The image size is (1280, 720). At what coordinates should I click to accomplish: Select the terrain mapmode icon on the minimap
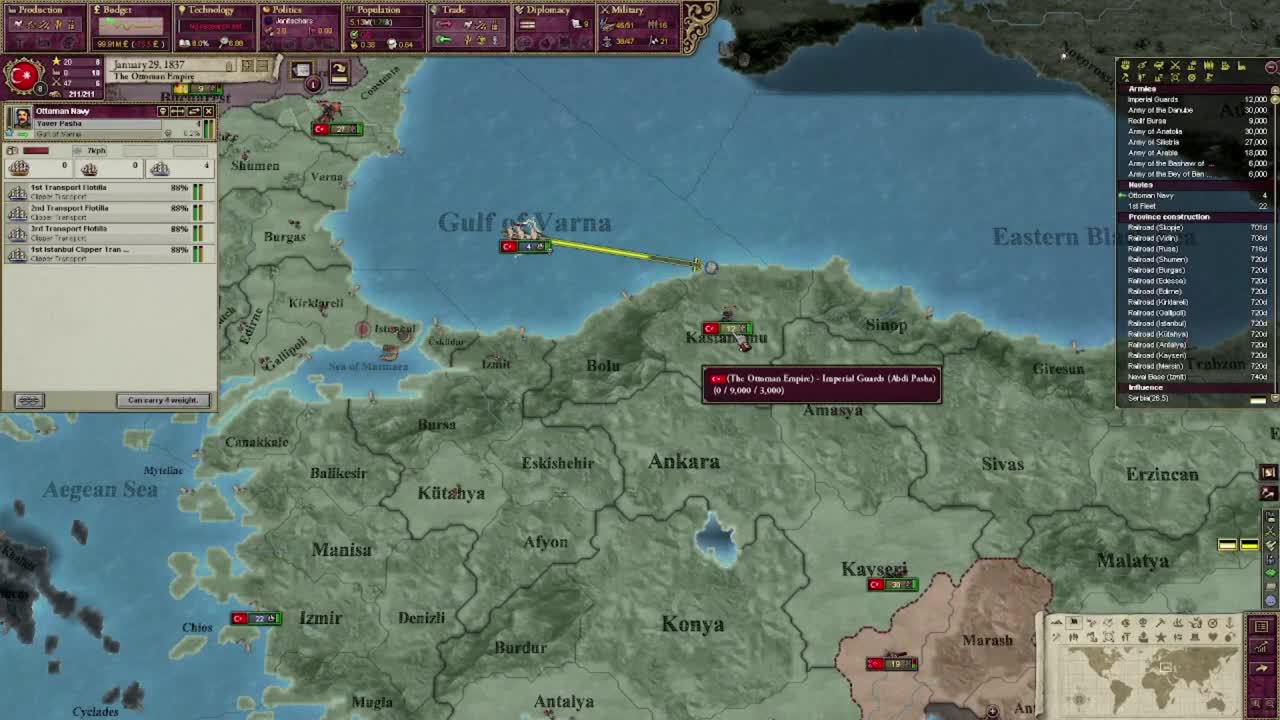1057,622
